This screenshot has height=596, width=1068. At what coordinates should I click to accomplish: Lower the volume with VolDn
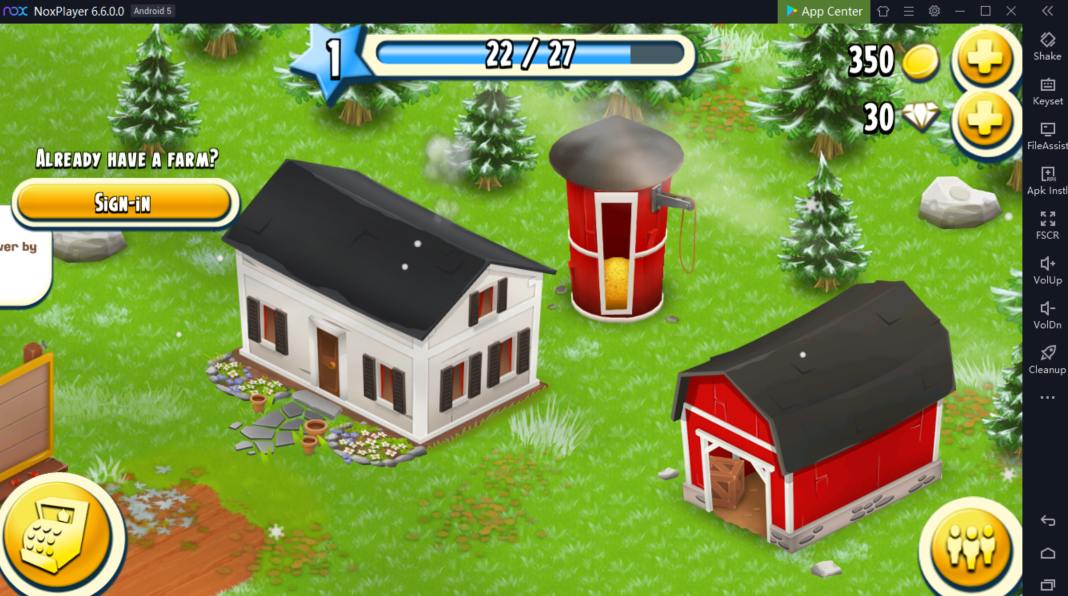point(1047,314)
